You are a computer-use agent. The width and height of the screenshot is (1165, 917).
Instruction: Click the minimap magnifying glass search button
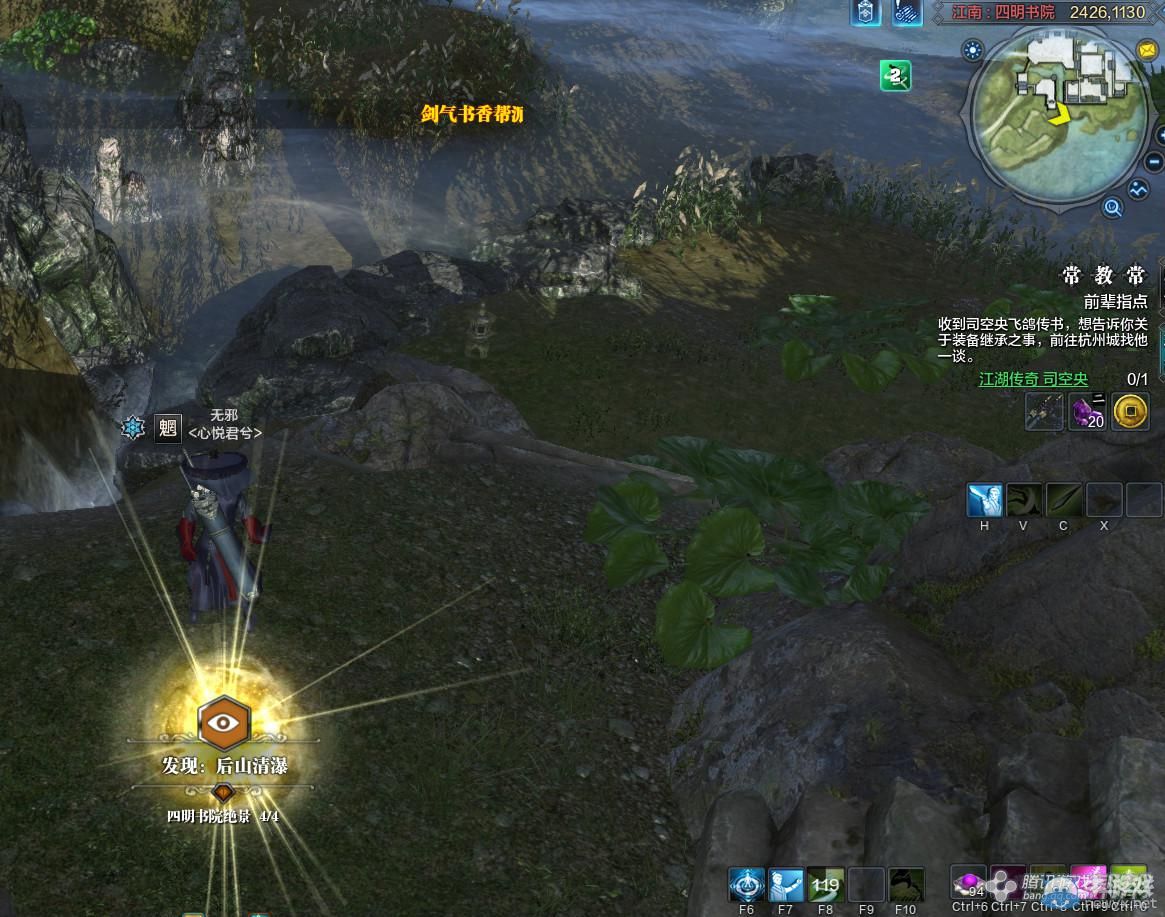[1112, 208]
